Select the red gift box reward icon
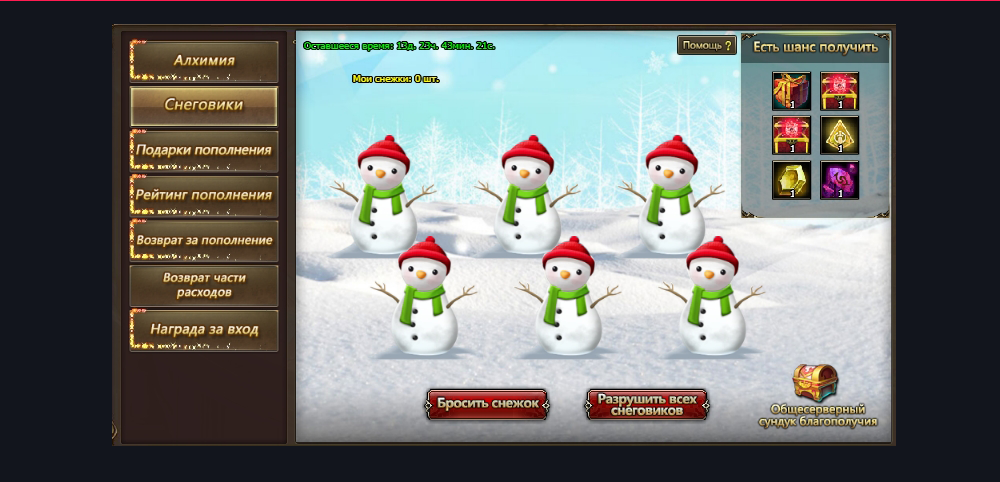This screenshot has width=1000, height=482. pos(791,90)
